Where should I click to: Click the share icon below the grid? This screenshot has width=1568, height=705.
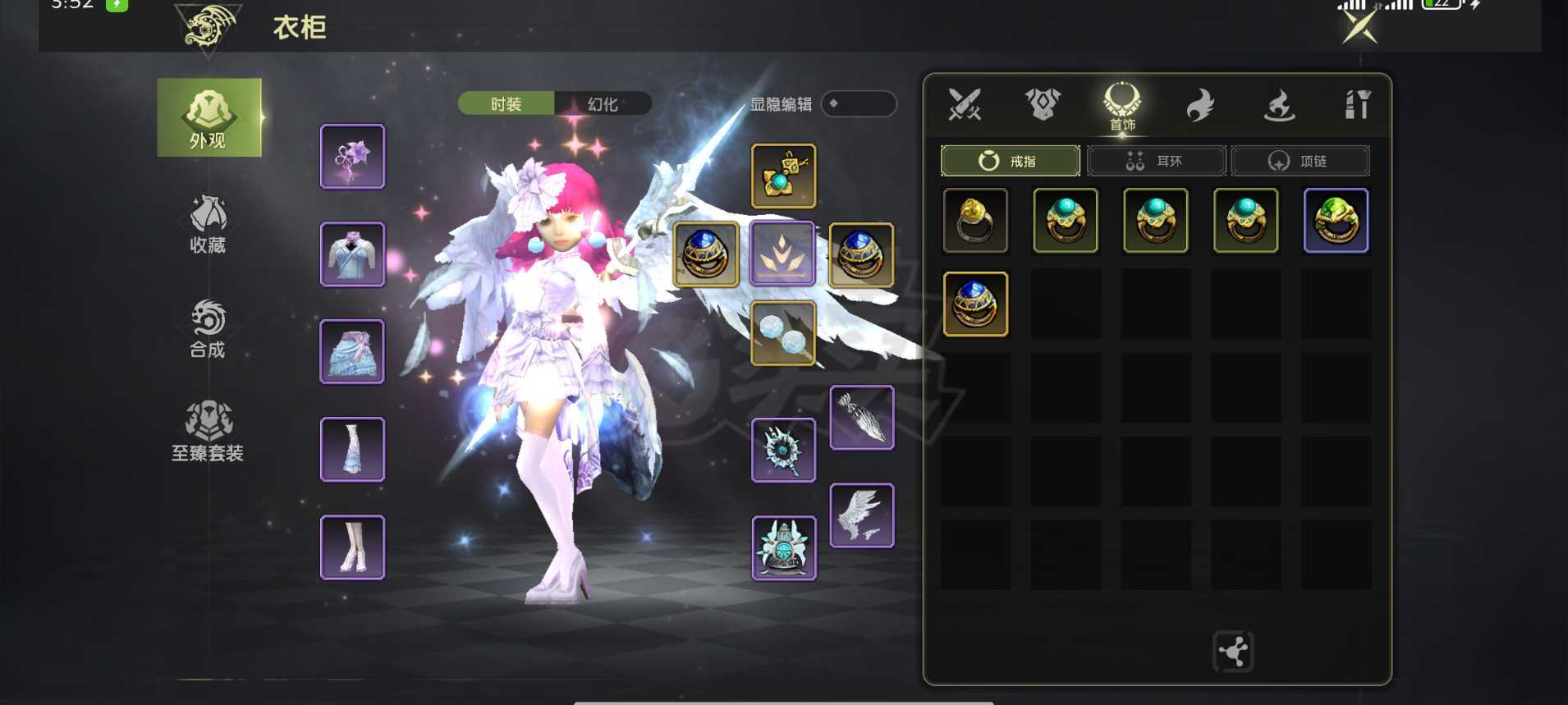click(1233, 652)
